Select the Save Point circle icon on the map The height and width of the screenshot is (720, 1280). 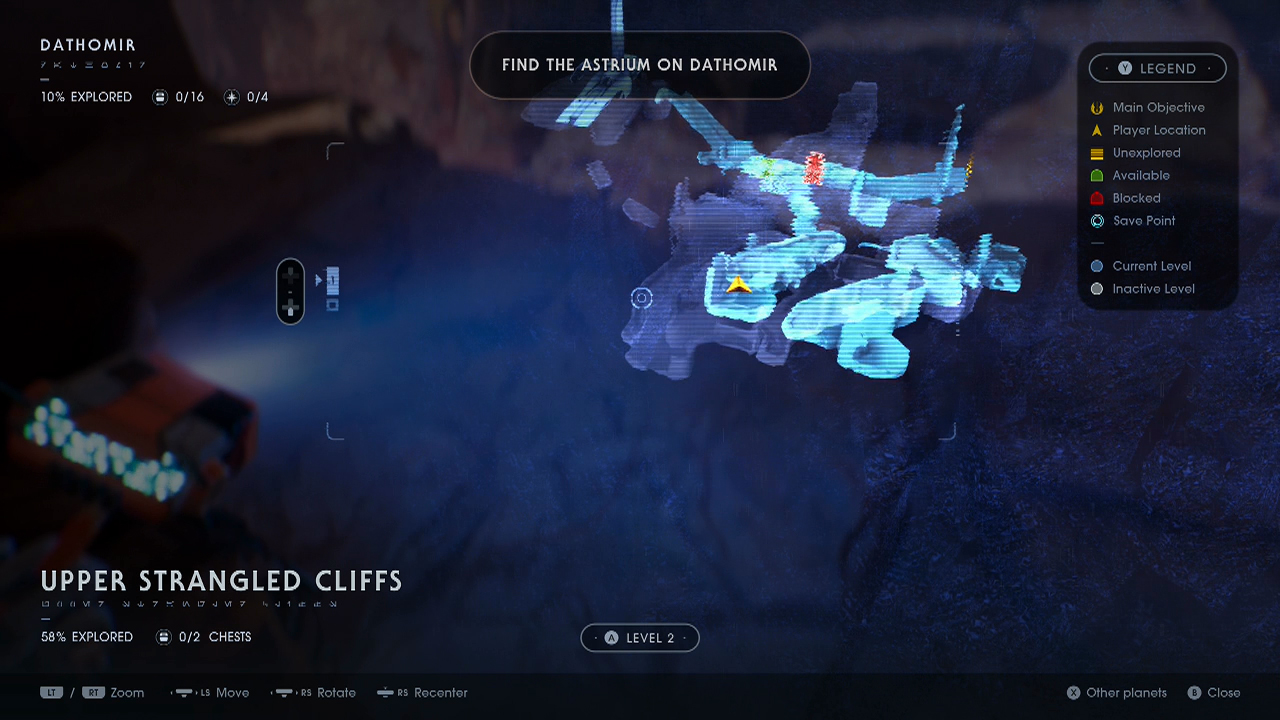(641, 297)
